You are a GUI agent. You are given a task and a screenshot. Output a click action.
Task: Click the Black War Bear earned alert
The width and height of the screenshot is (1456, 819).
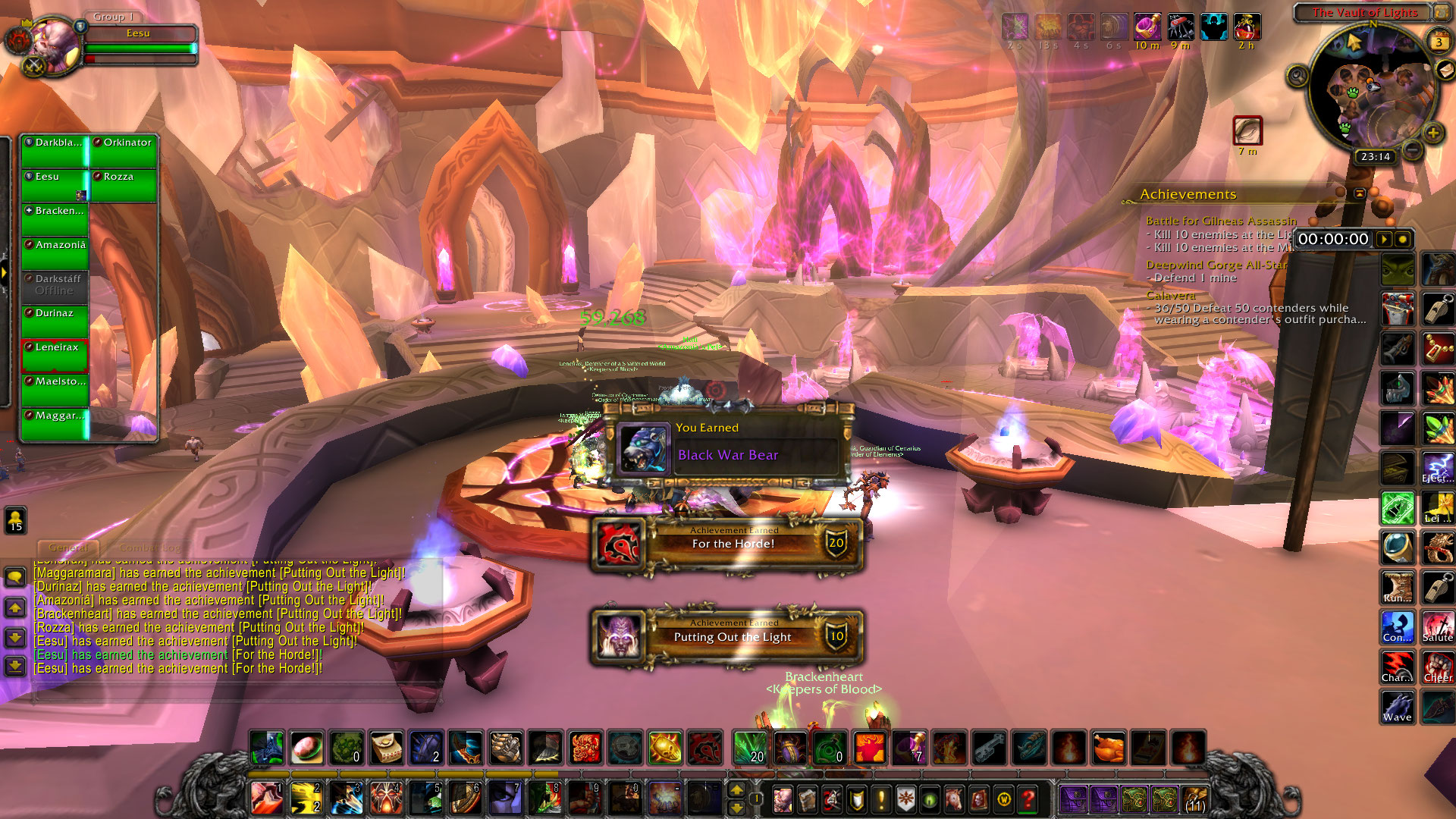pos(728,447)
